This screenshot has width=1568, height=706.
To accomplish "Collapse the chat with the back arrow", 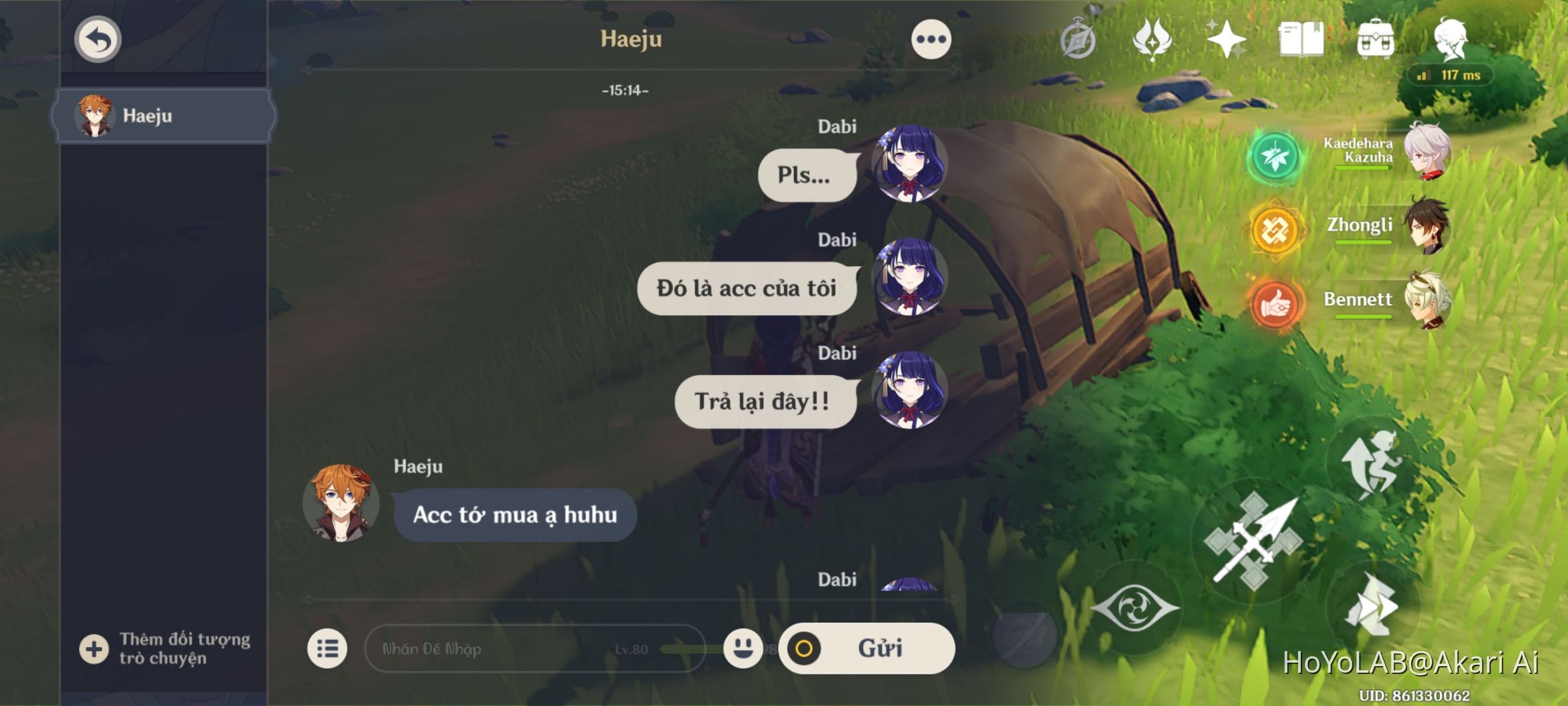I will pos(97,39).
